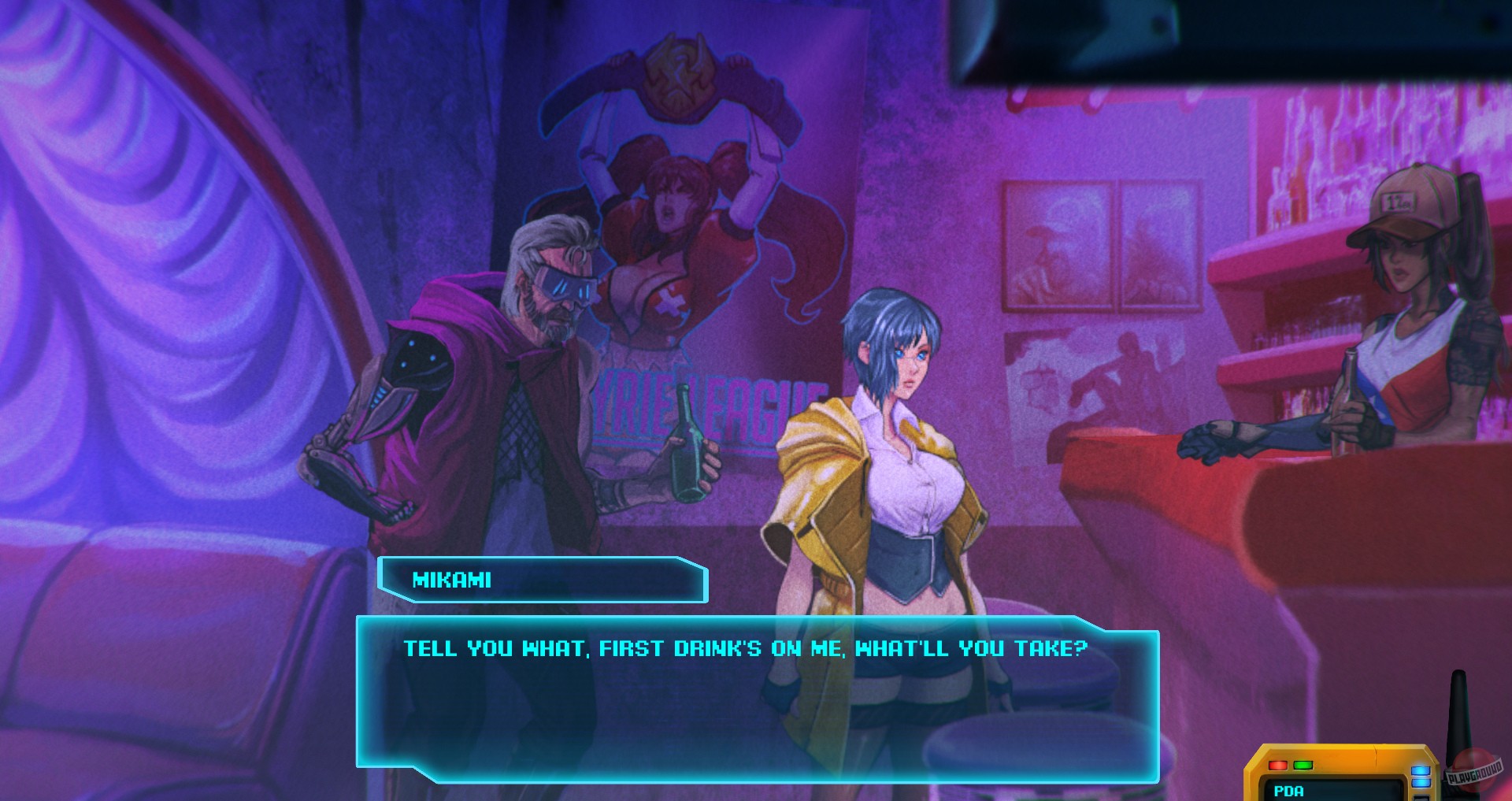The image size is (1512, 801).
Task: Adjust the side switch under the blue LEDs
Action: 1421,798
